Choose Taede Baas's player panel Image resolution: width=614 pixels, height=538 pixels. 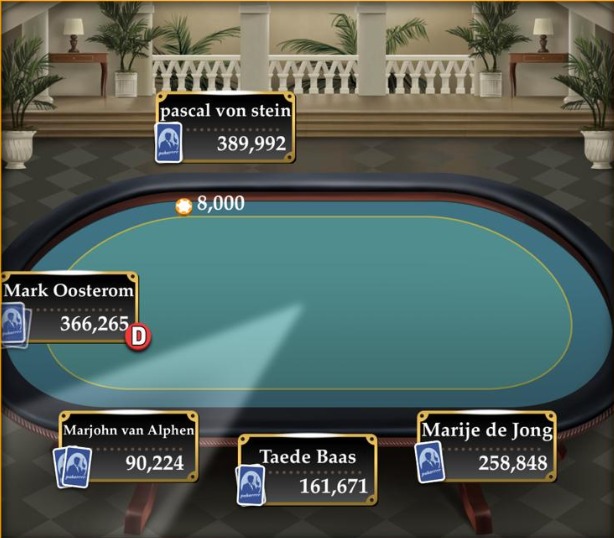tap(307, 471)
